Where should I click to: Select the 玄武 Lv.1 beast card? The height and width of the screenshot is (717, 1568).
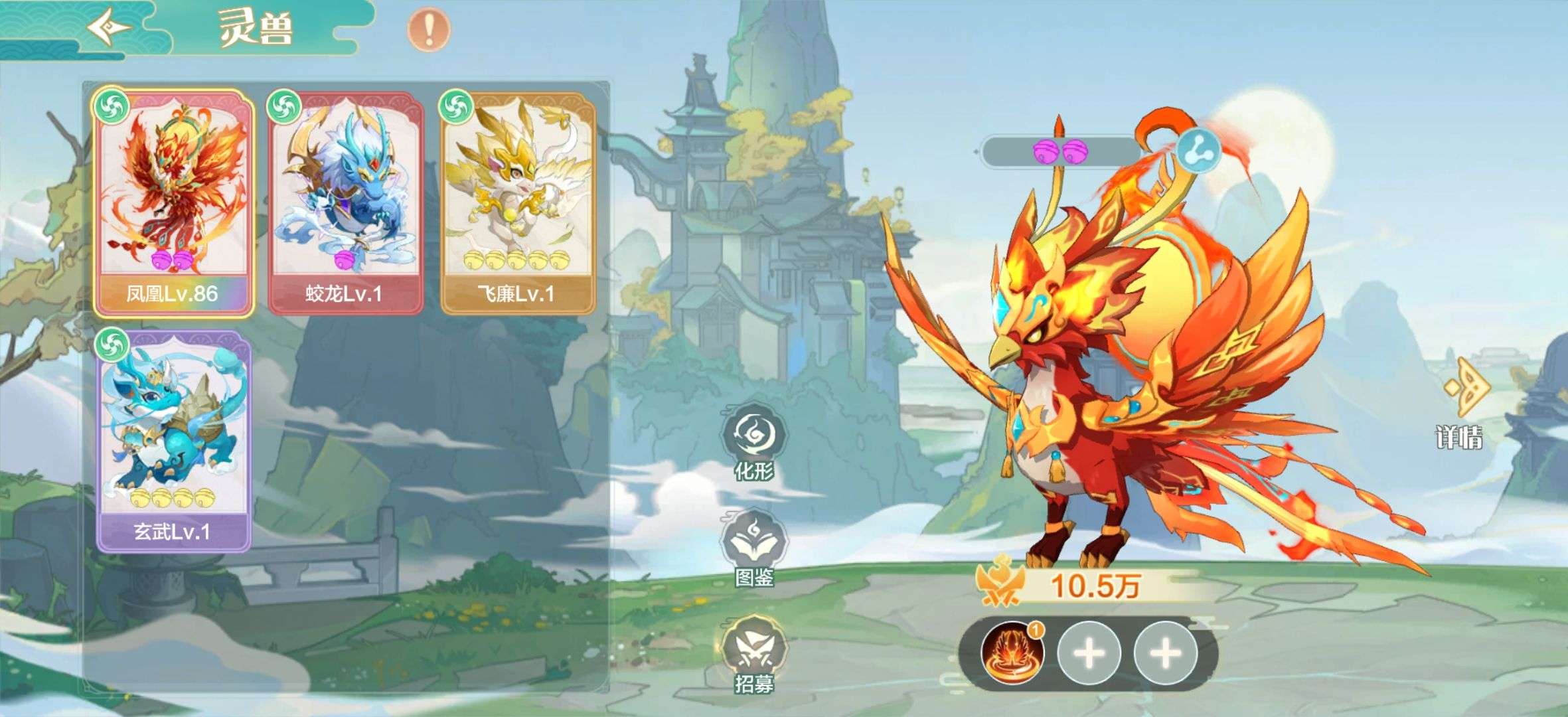coord(174,441)
